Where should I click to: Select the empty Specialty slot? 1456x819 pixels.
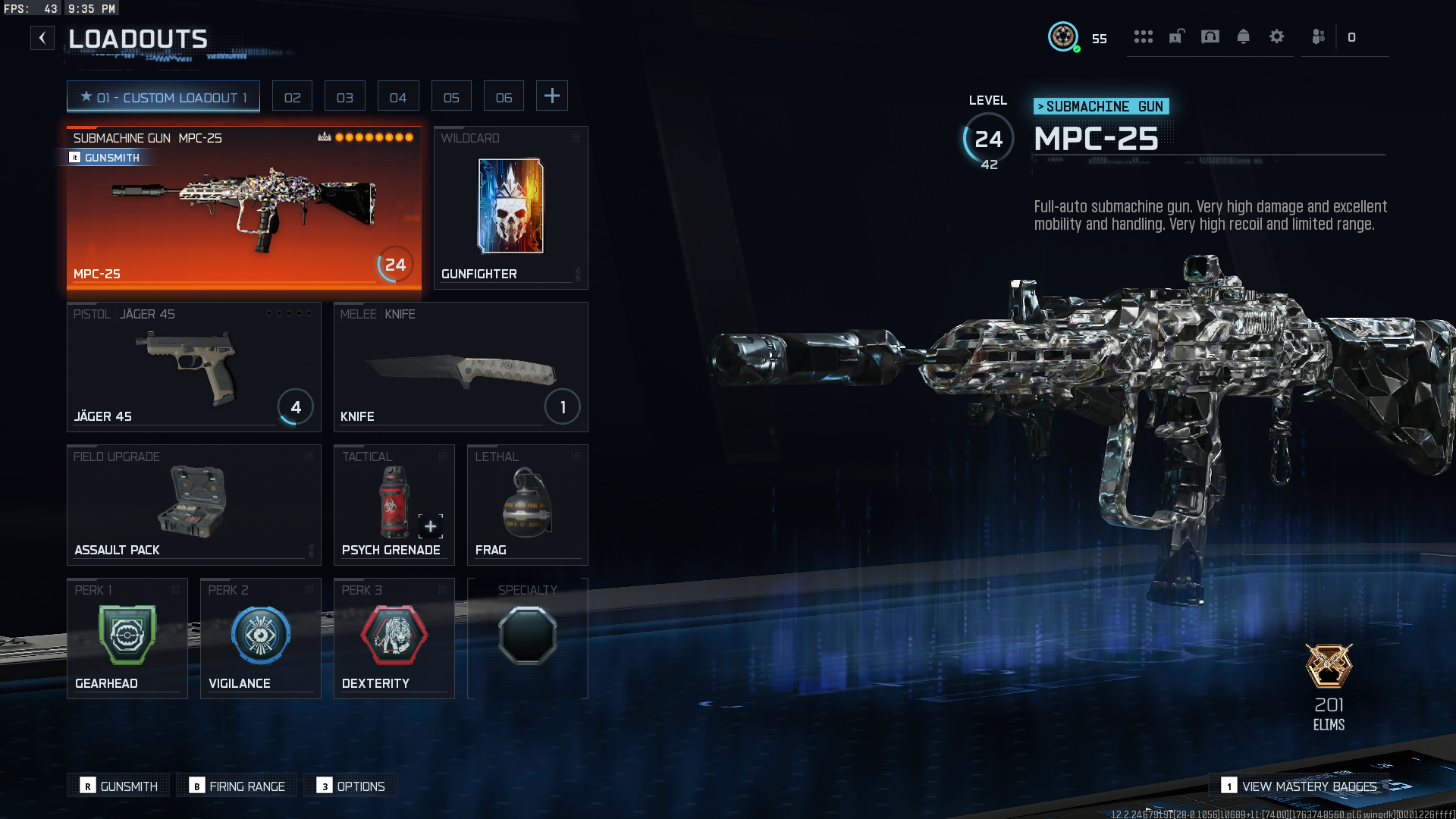click(527, 639)
